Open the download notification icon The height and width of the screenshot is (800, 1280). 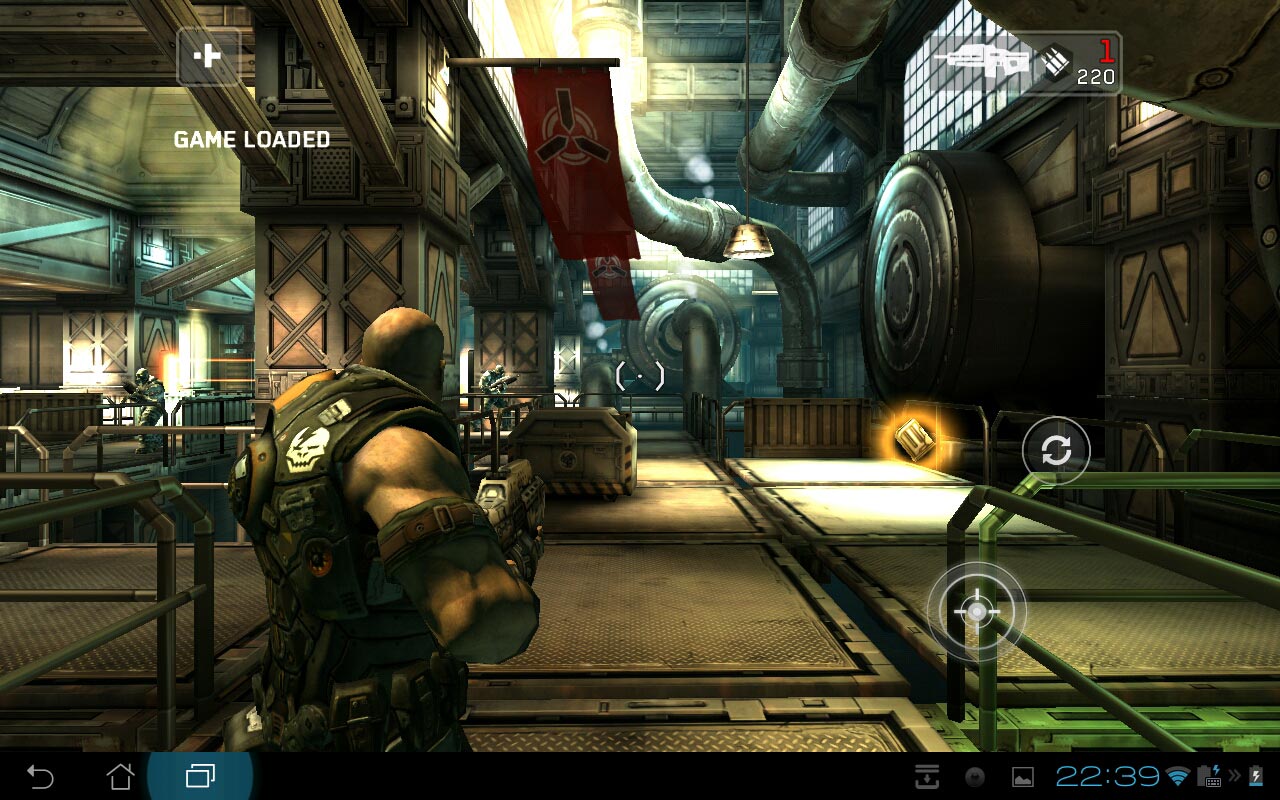pos(927,776)
